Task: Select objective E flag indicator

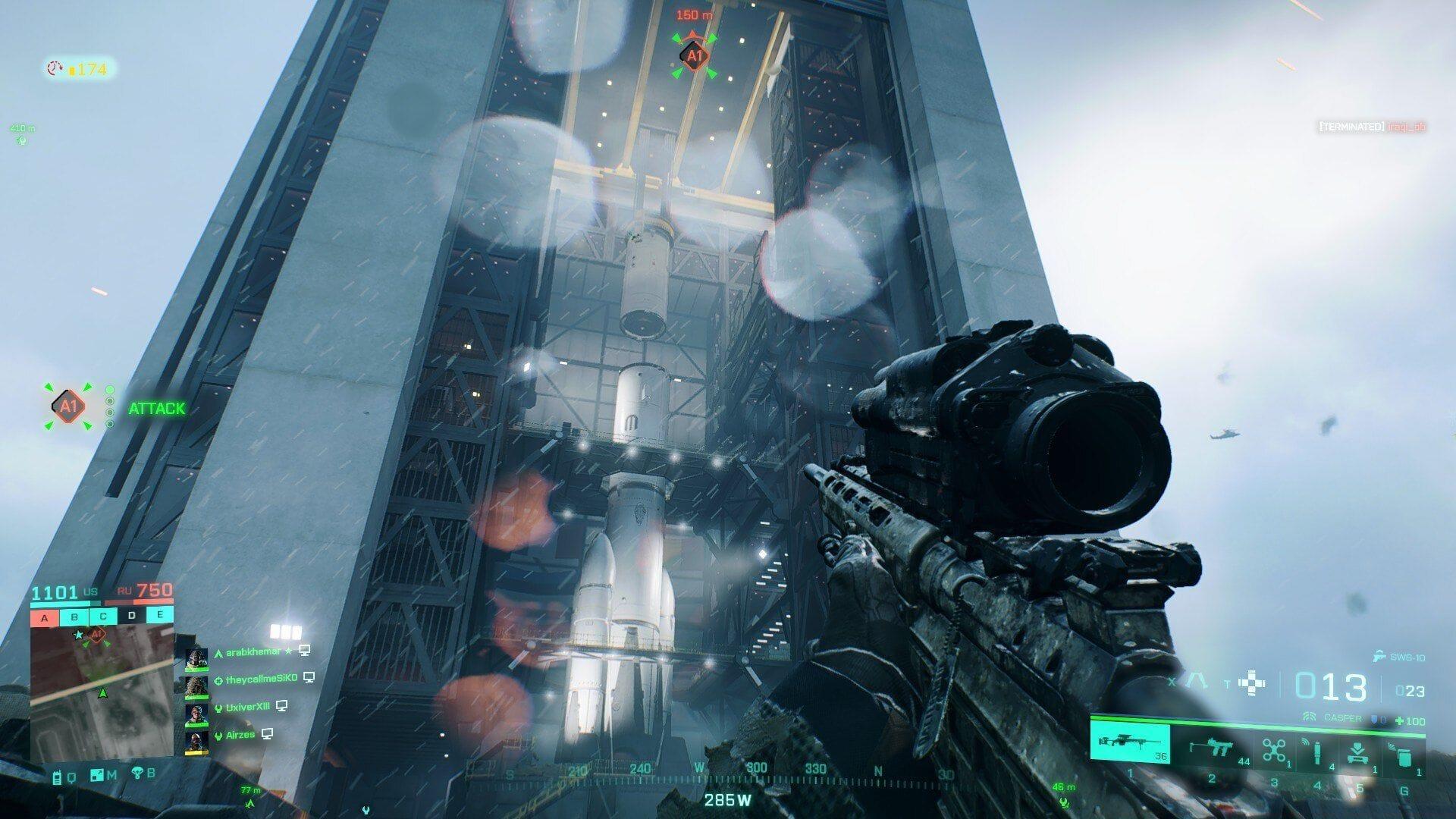Action: click(x=160, y=614)
